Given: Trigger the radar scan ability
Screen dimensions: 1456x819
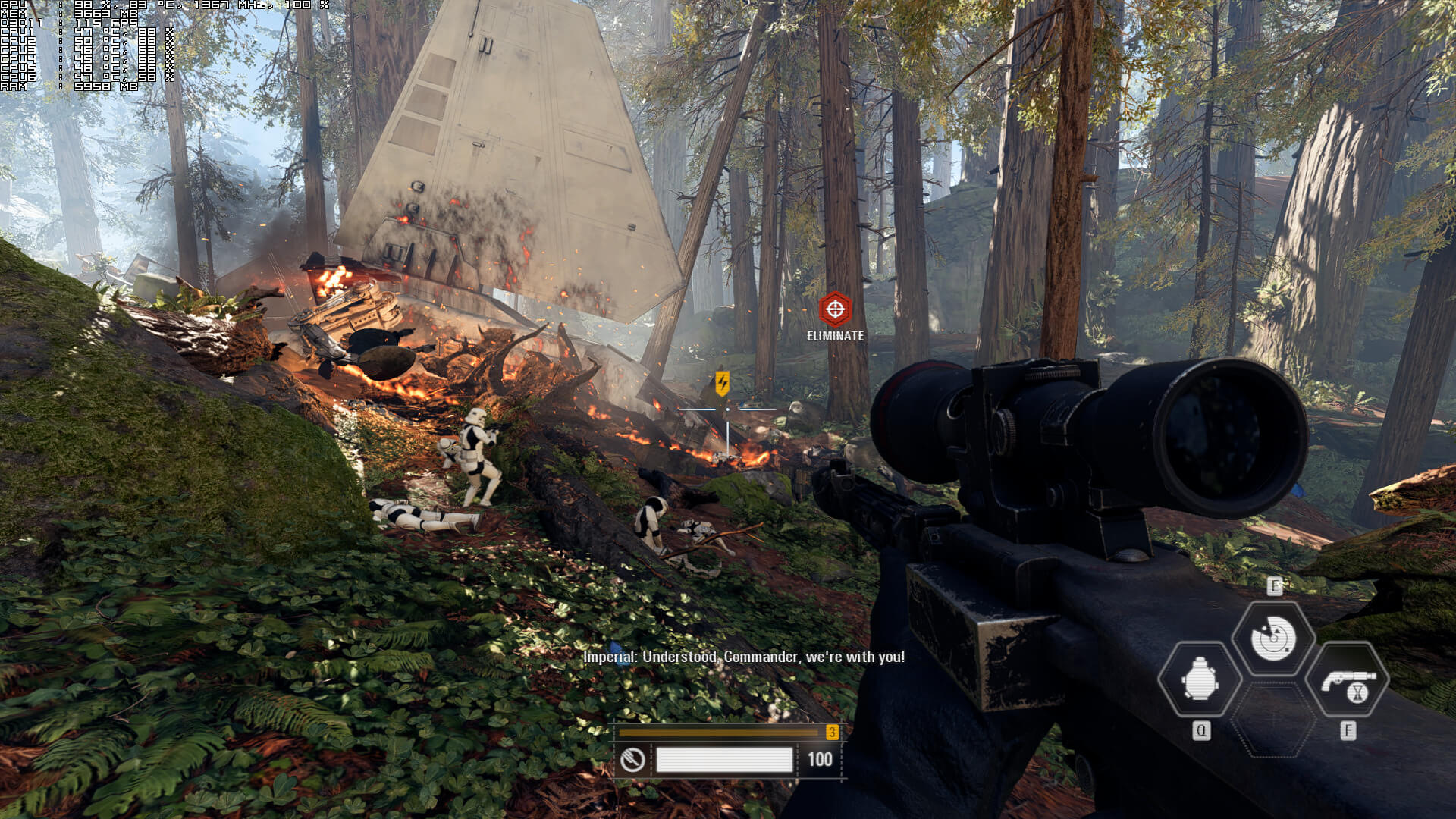Looking at the screenshot, I should click(1273, 639).
